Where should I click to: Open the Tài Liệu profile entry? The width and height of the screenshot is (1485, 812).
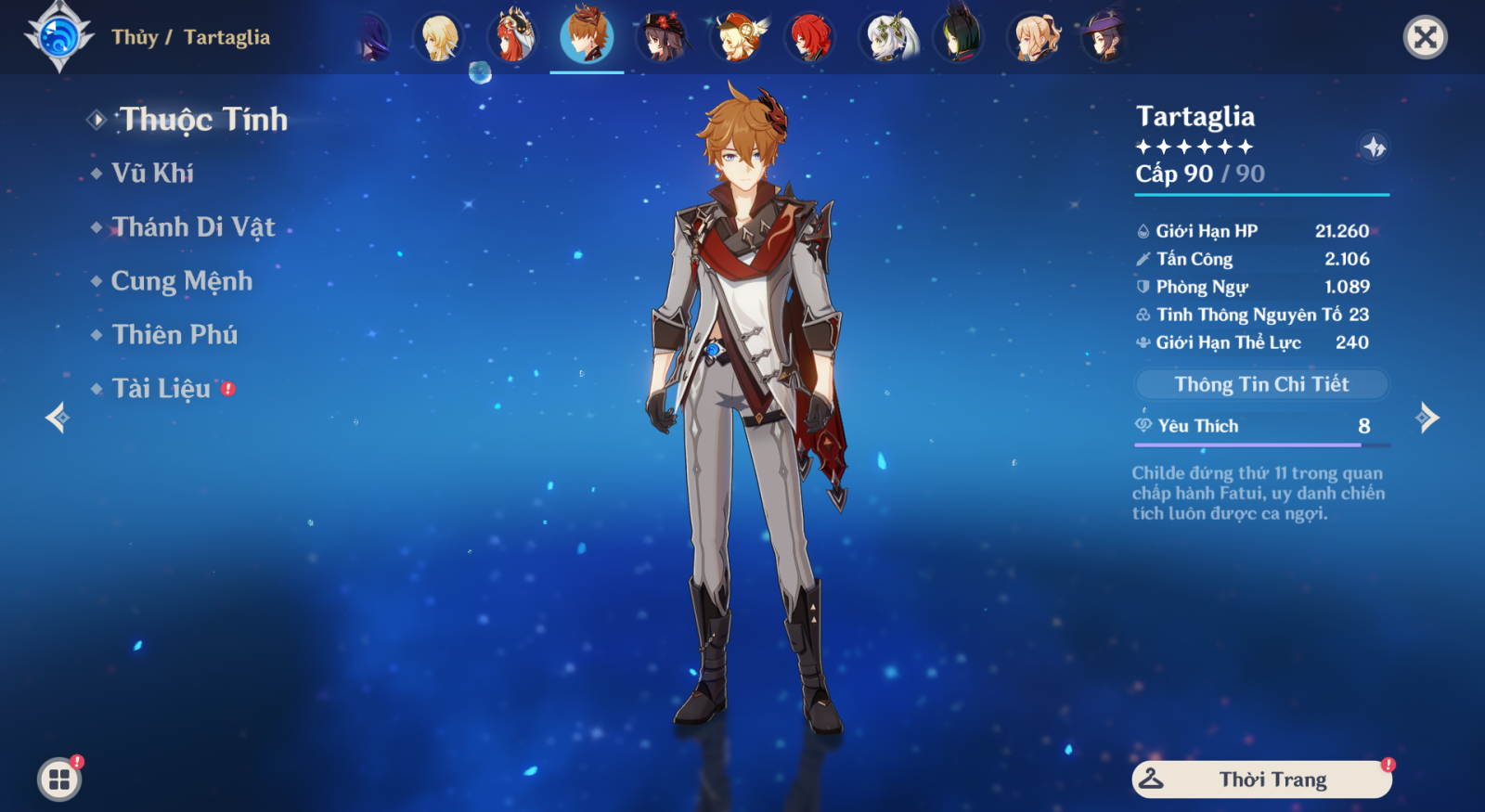pyautogui.click(x=161, y=389)
